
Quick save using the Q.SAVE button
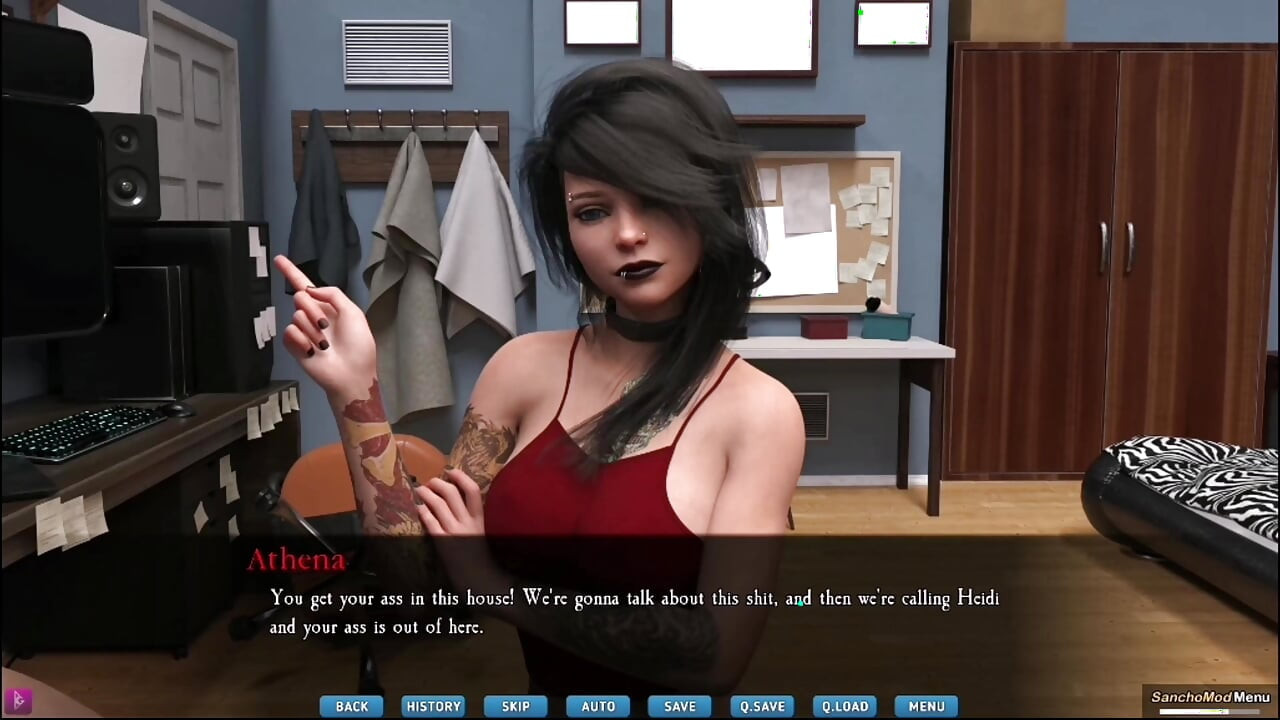761,706
